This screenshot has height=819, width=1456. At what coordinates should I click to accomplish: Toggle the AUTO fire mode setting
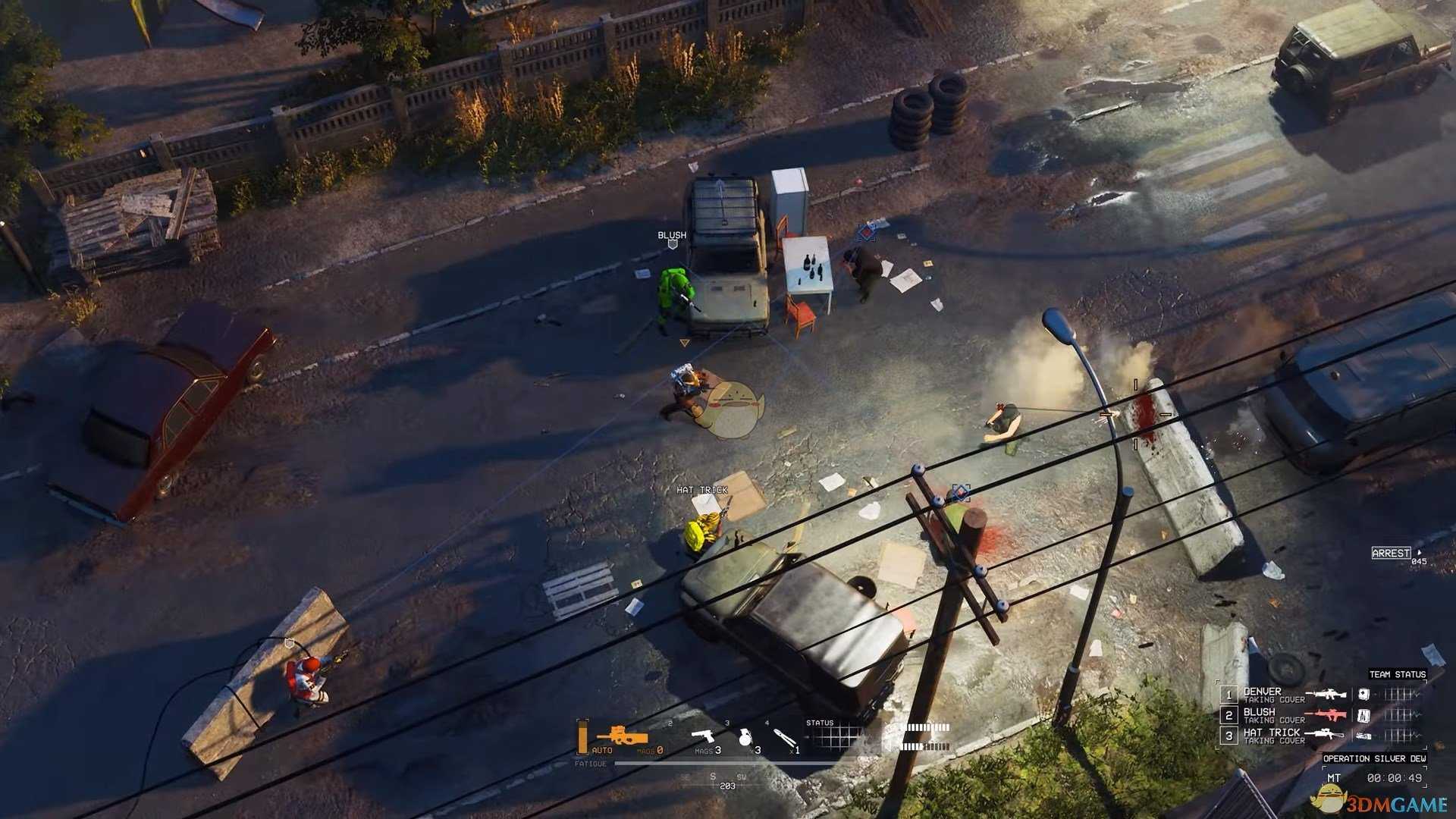[x=602, y=749]
